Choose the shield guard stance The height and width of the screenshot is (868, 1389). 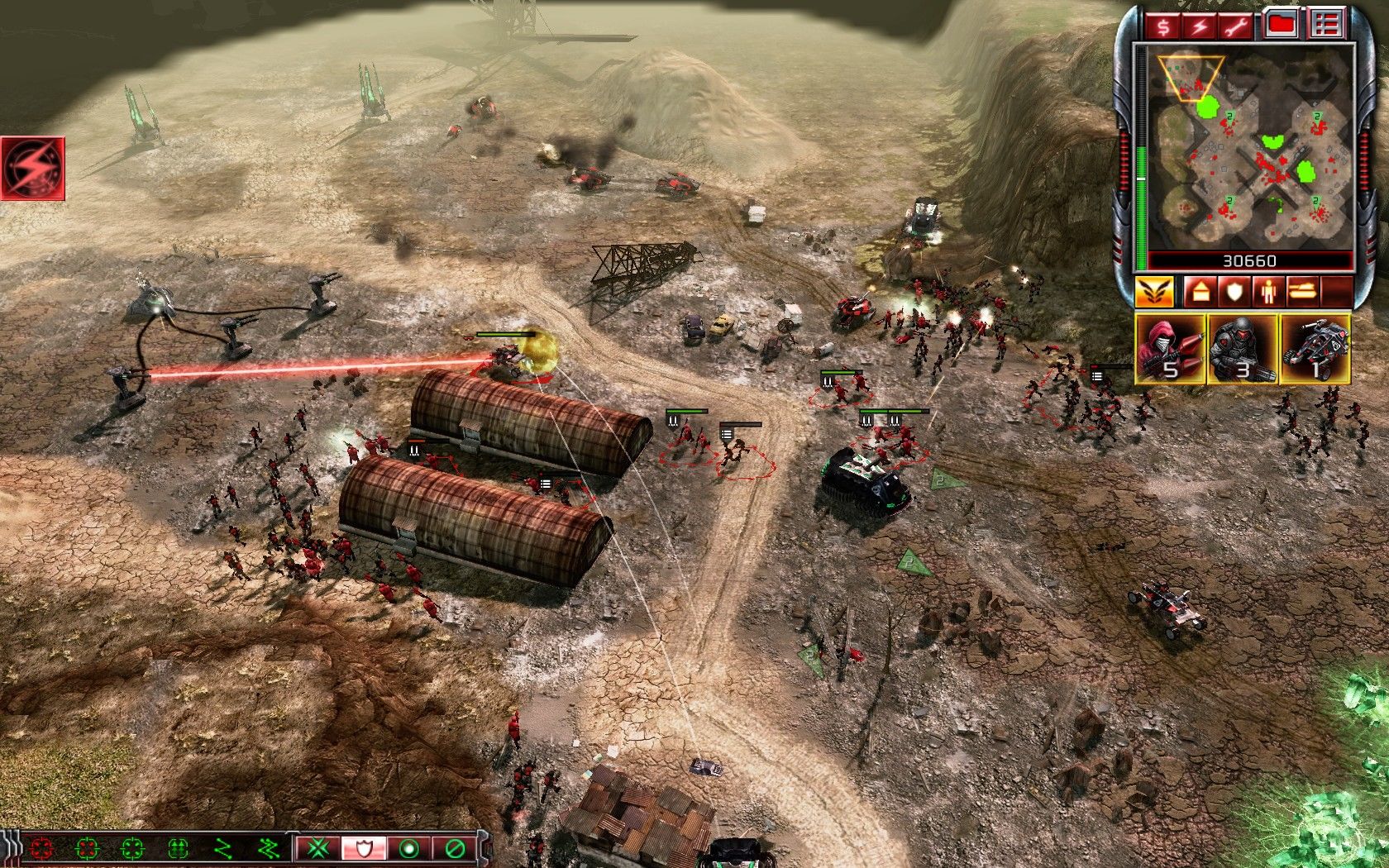pos(364,848)
